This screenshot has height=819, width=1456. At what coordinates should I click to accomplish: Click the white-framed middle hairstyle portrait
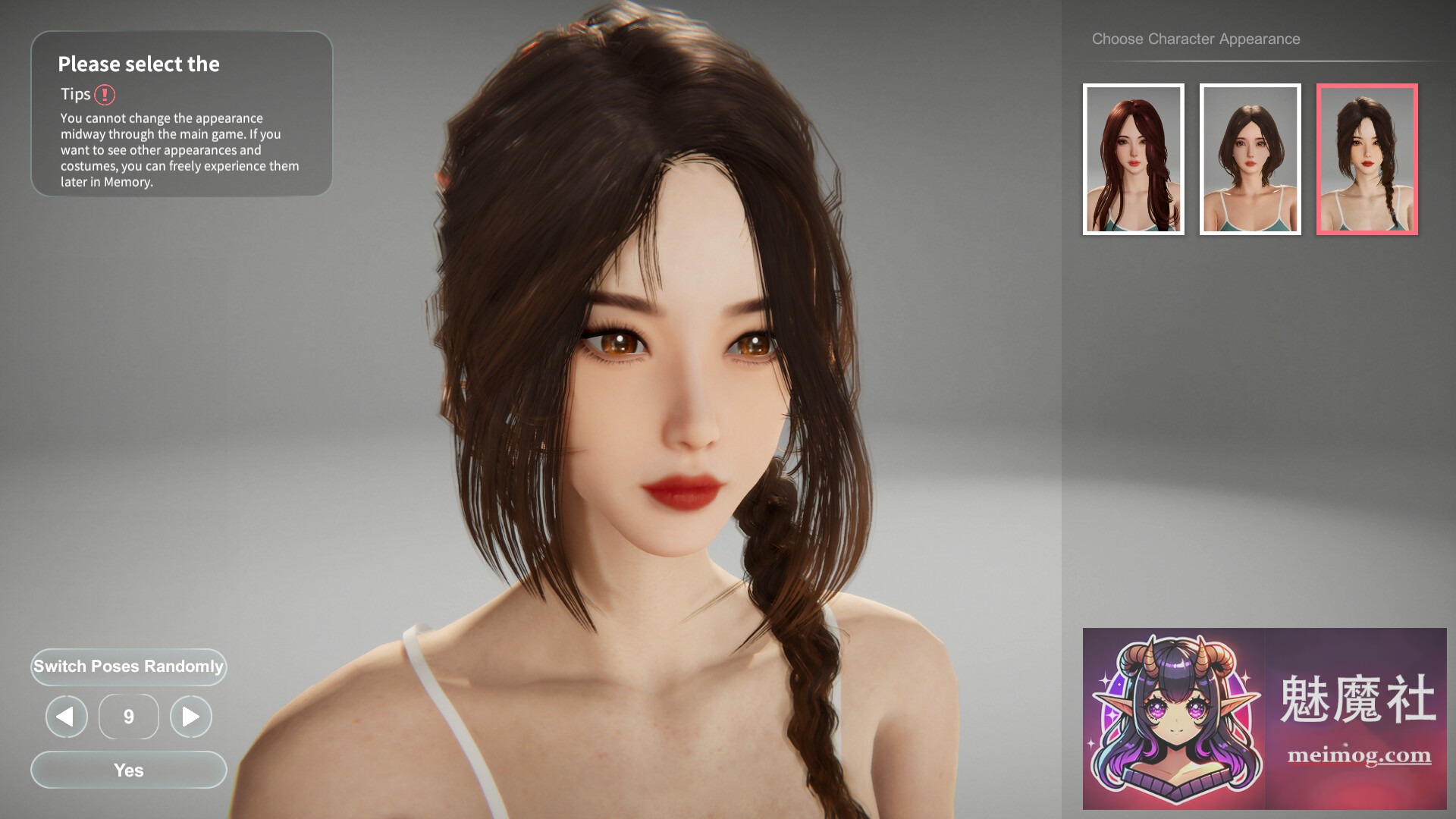click(1250, 159)
